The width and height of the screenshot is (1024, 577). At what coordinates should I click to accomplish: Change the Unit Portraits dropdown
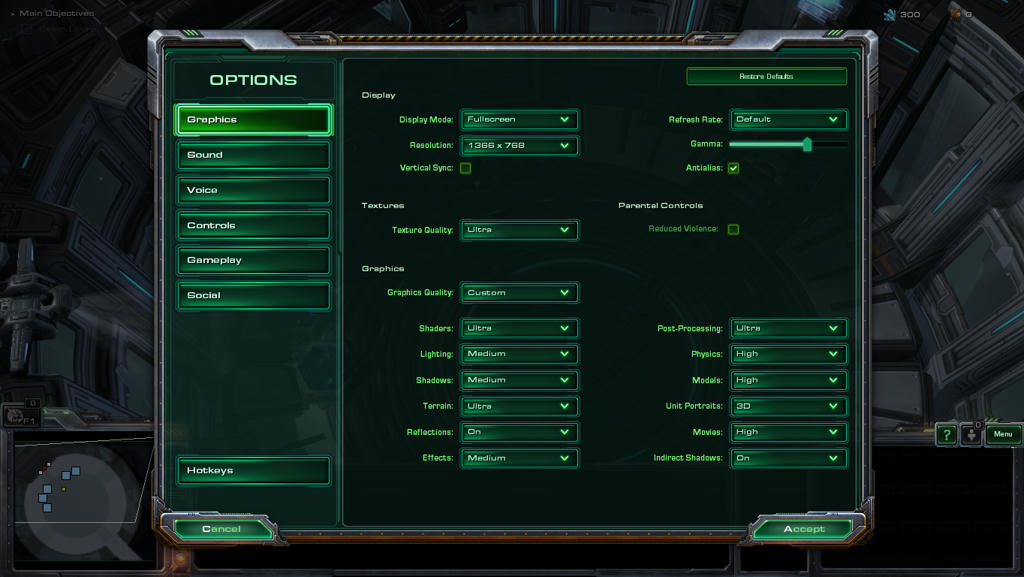tap(788, 406)
